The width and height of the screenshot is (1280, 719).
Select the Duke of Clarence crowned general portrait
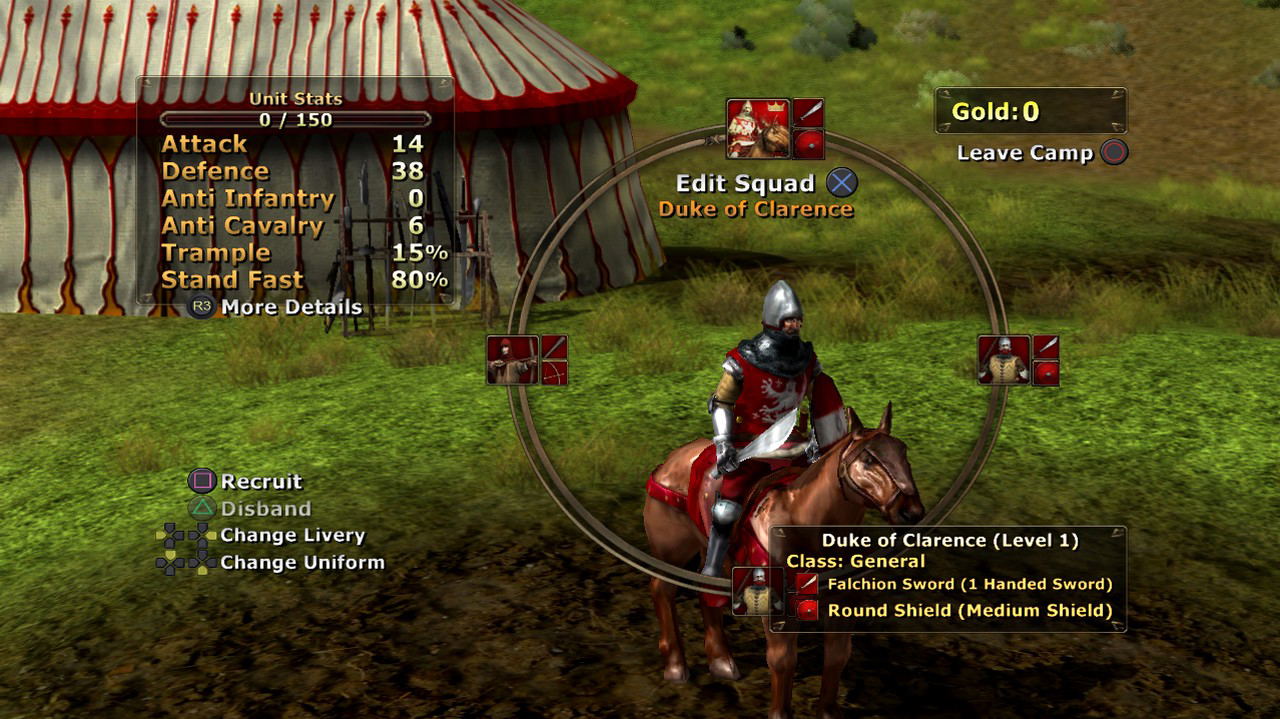pyautogui.click(x=758, y=128)
